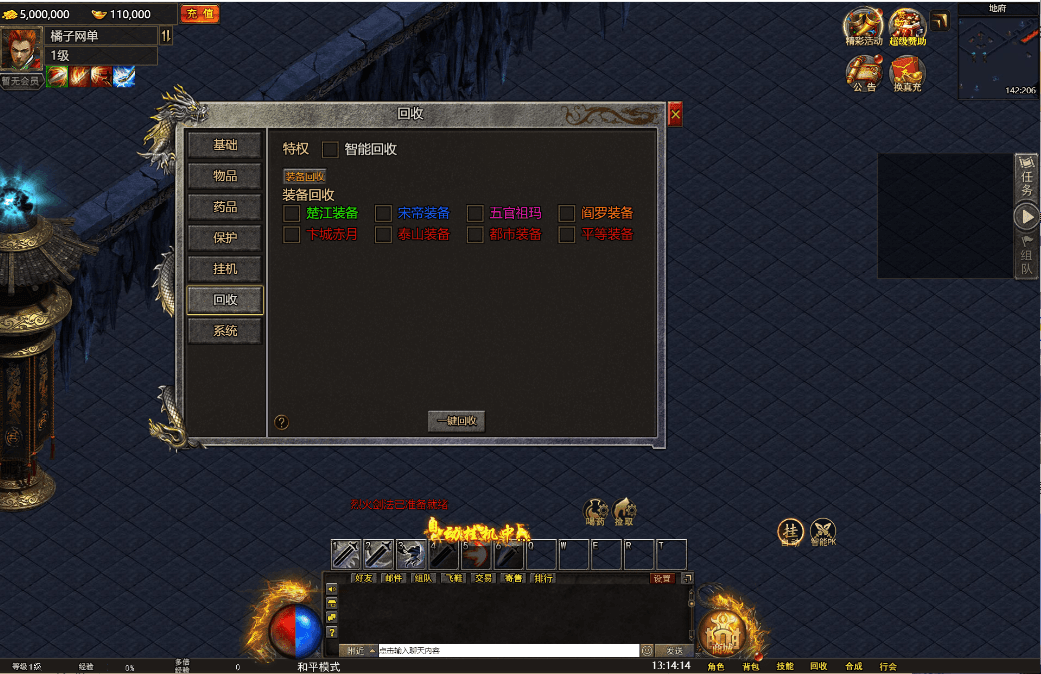Show the 公告 announcement scroll
This screenshot has height=674, width=1041.
coord(864,71)
